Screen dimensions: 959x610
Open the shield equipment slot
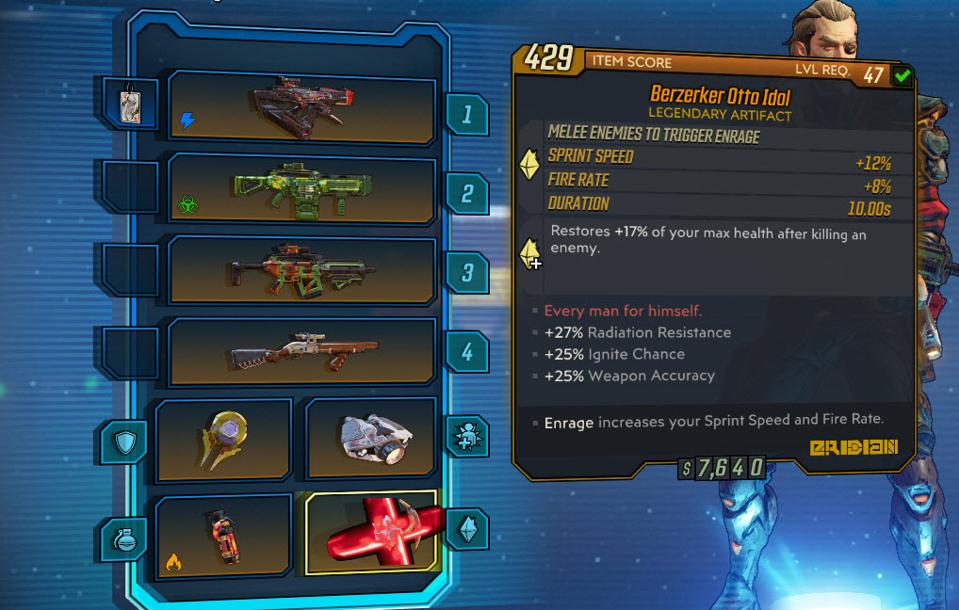pos(223,437)
